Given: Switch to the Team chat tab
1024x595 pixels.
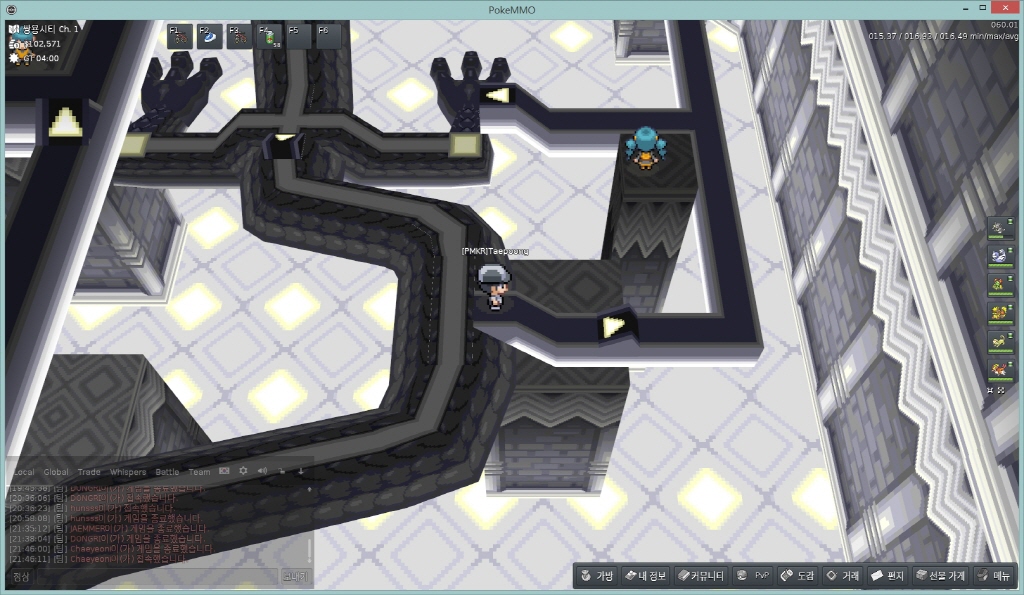Looking at the screenshot, I should (x=200, y=472).
